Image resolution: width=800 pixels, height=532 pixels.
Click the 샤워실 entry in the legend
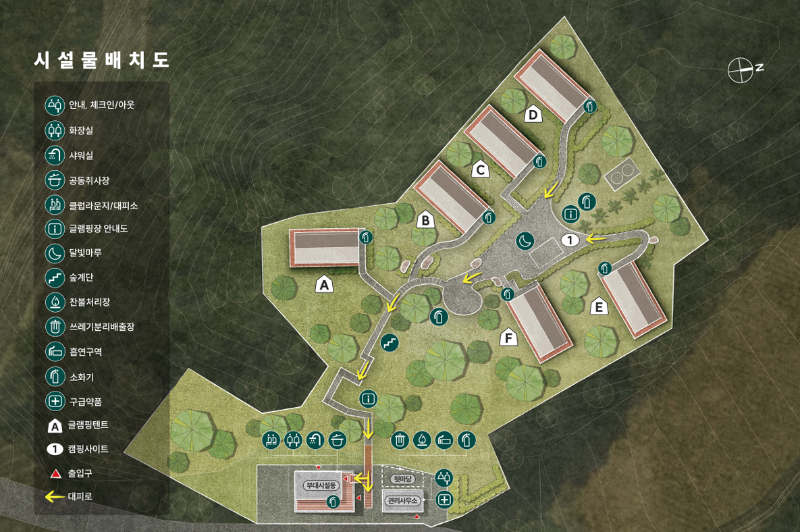click(x=80, y=155)
